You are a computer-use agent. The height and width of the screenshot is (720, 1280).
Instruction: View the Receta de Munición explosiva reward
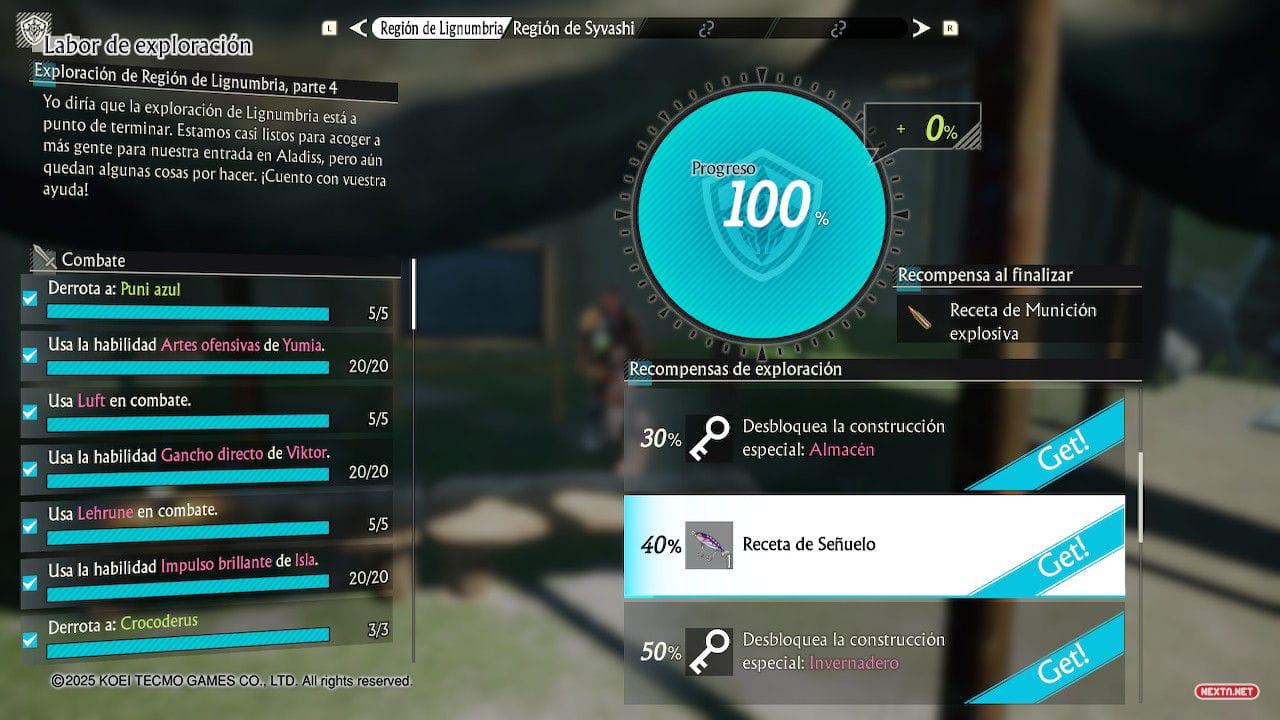(1018, 321)
